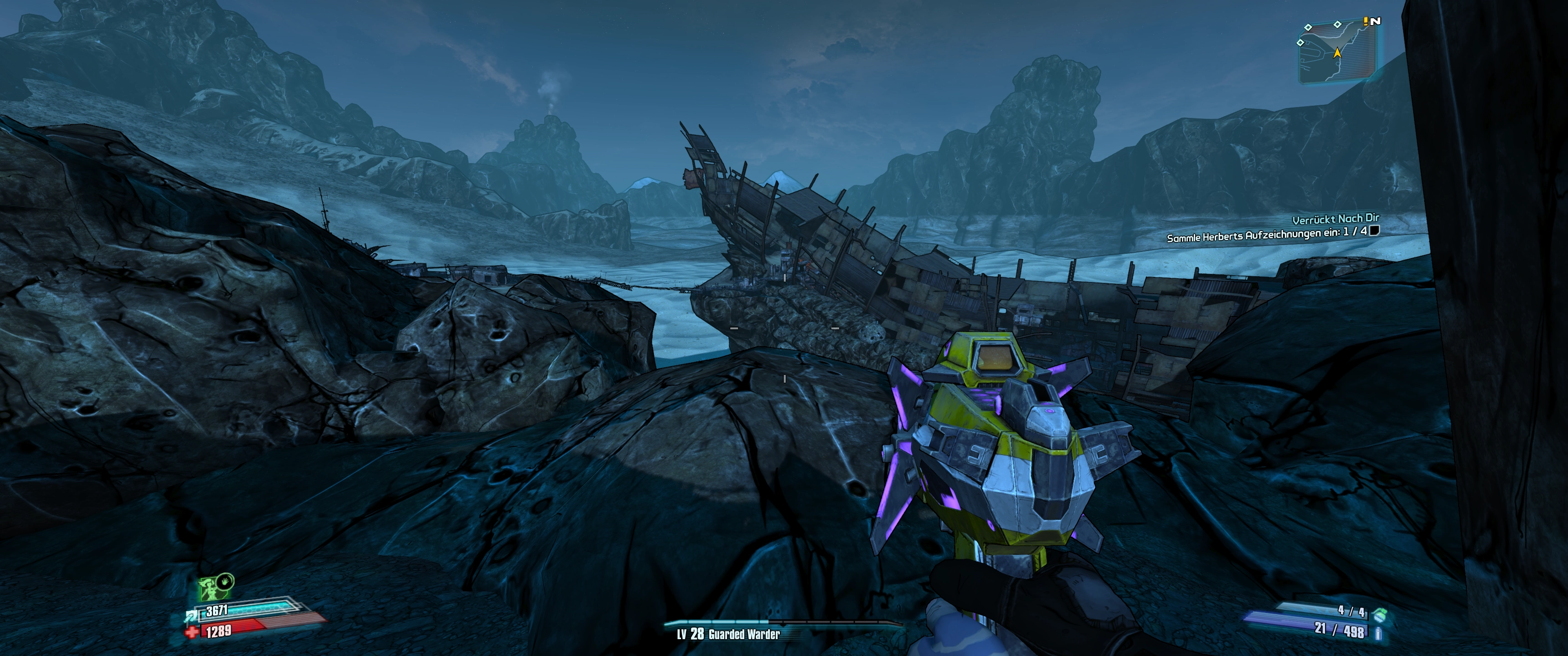This screenshot has width=1568, height=656.
Task: Select the Verrückt Nach Dir quest tracker
Action: click(1336, 219)
